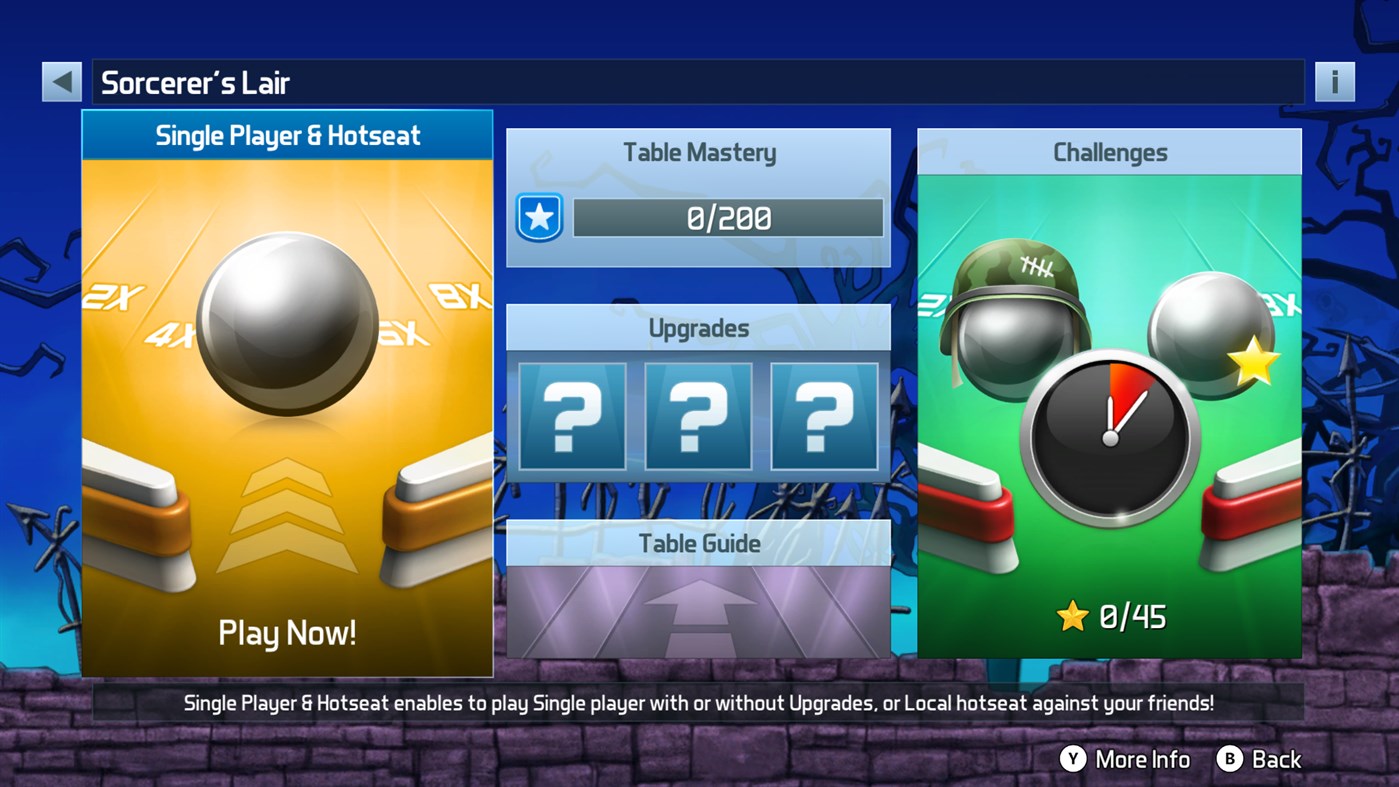Click the first question mark upgrade slot
The height and width of the screenshot is (787, 1399).
point(571,417)
